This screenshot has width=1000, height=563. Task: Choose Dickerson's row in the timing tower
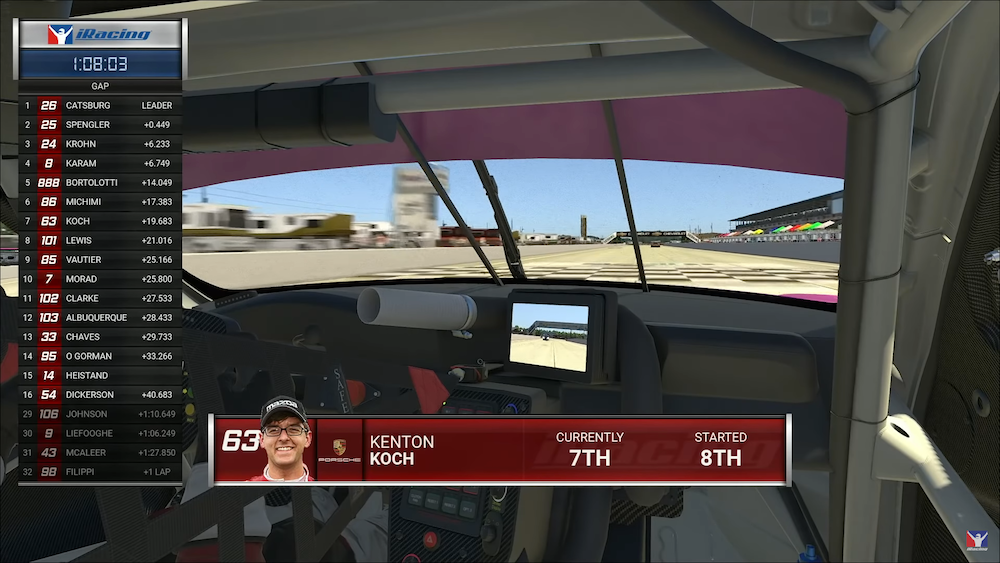[x=100, y=394]
